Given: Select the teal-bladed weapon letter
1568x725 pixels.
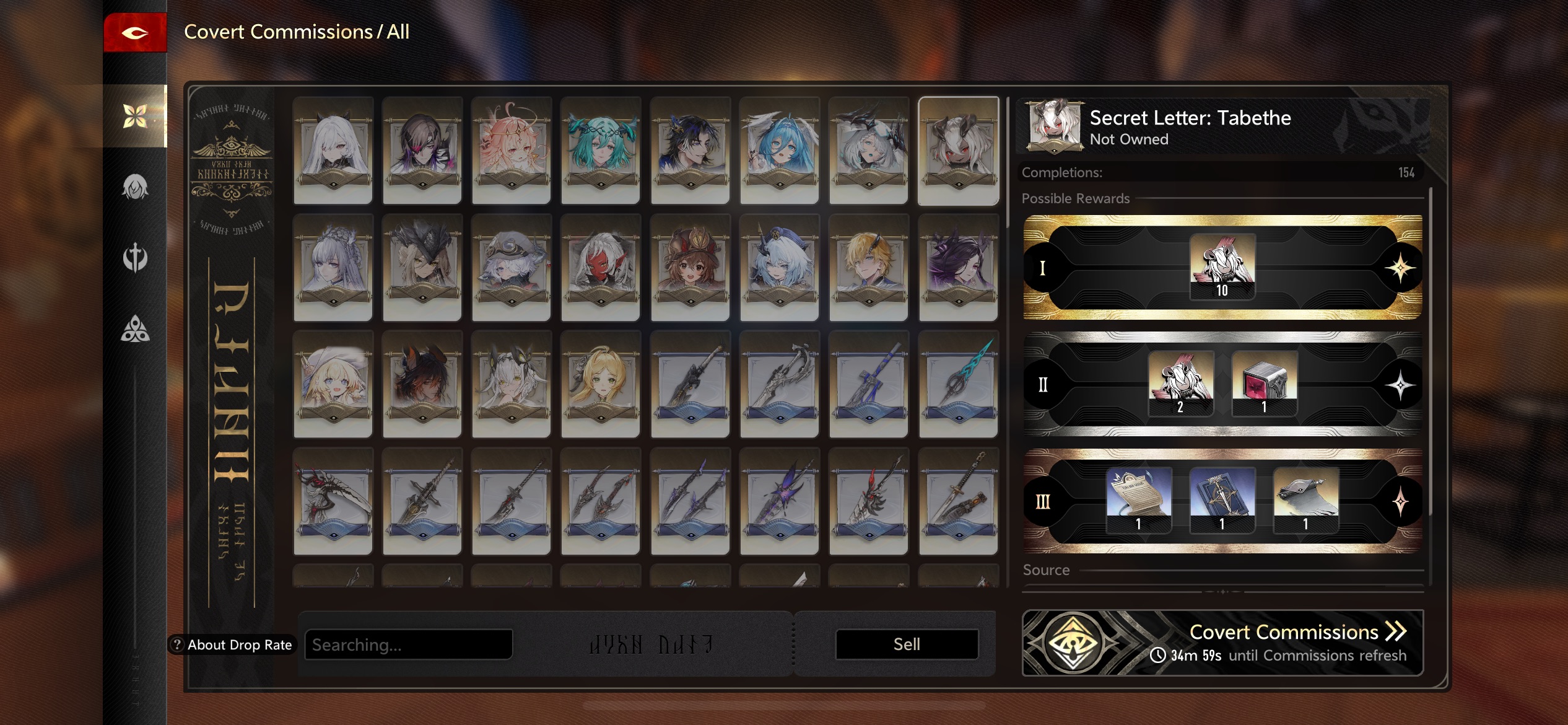Looking at the screenshot, I should (958, 384).
